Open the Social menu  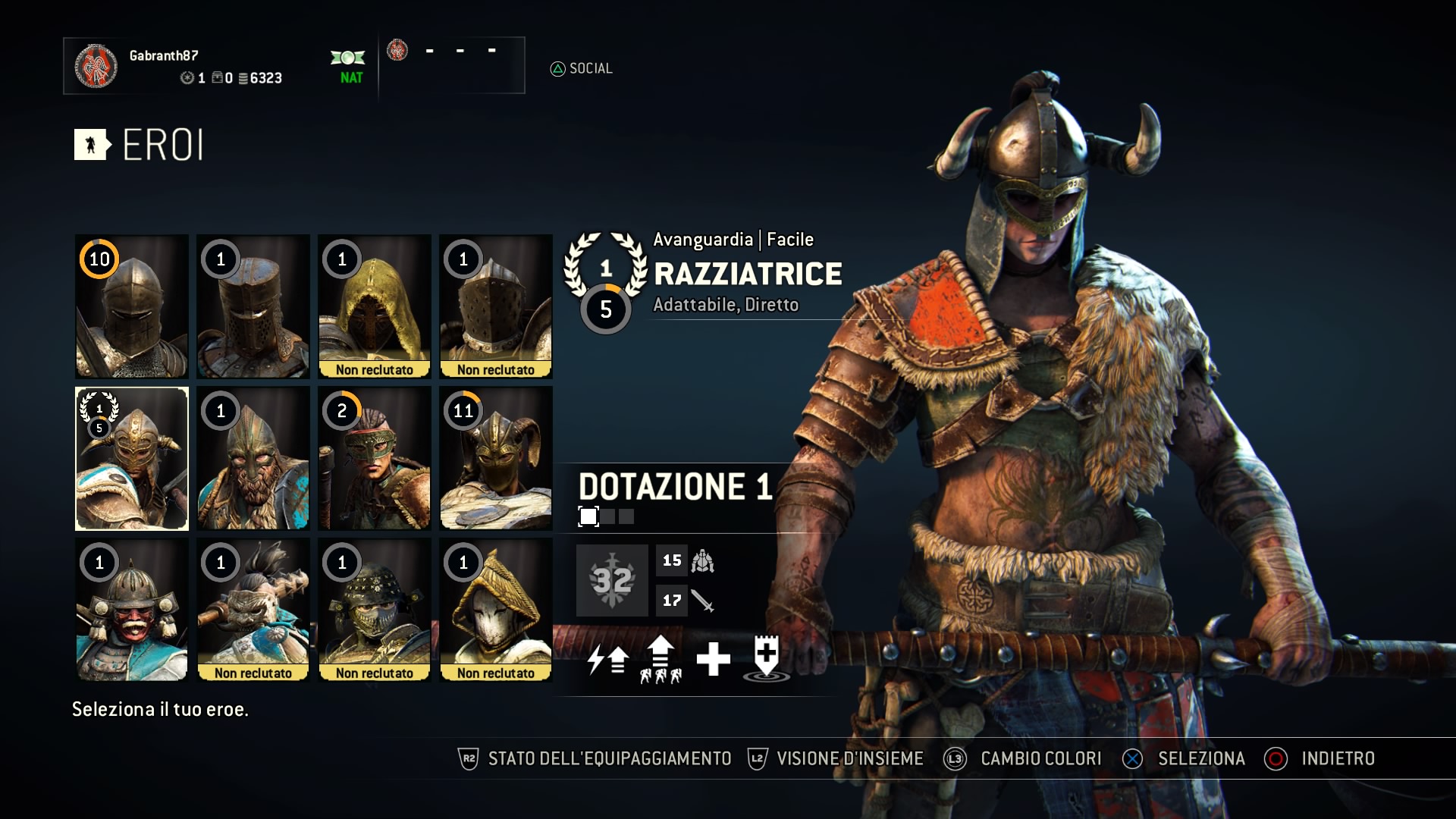coord(582,69)
